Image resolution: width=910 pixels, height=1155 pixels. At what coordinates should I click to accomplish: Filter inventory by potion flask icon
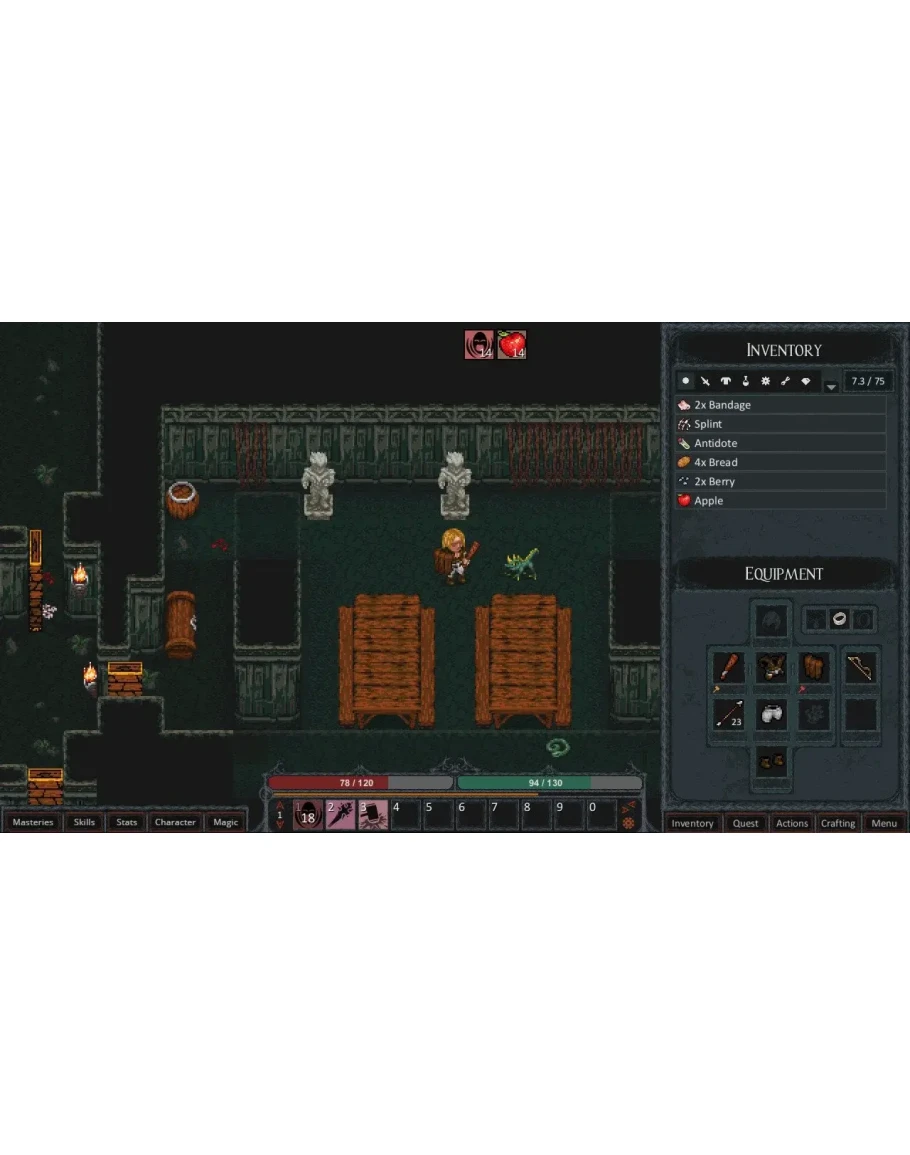click(746, 381)
